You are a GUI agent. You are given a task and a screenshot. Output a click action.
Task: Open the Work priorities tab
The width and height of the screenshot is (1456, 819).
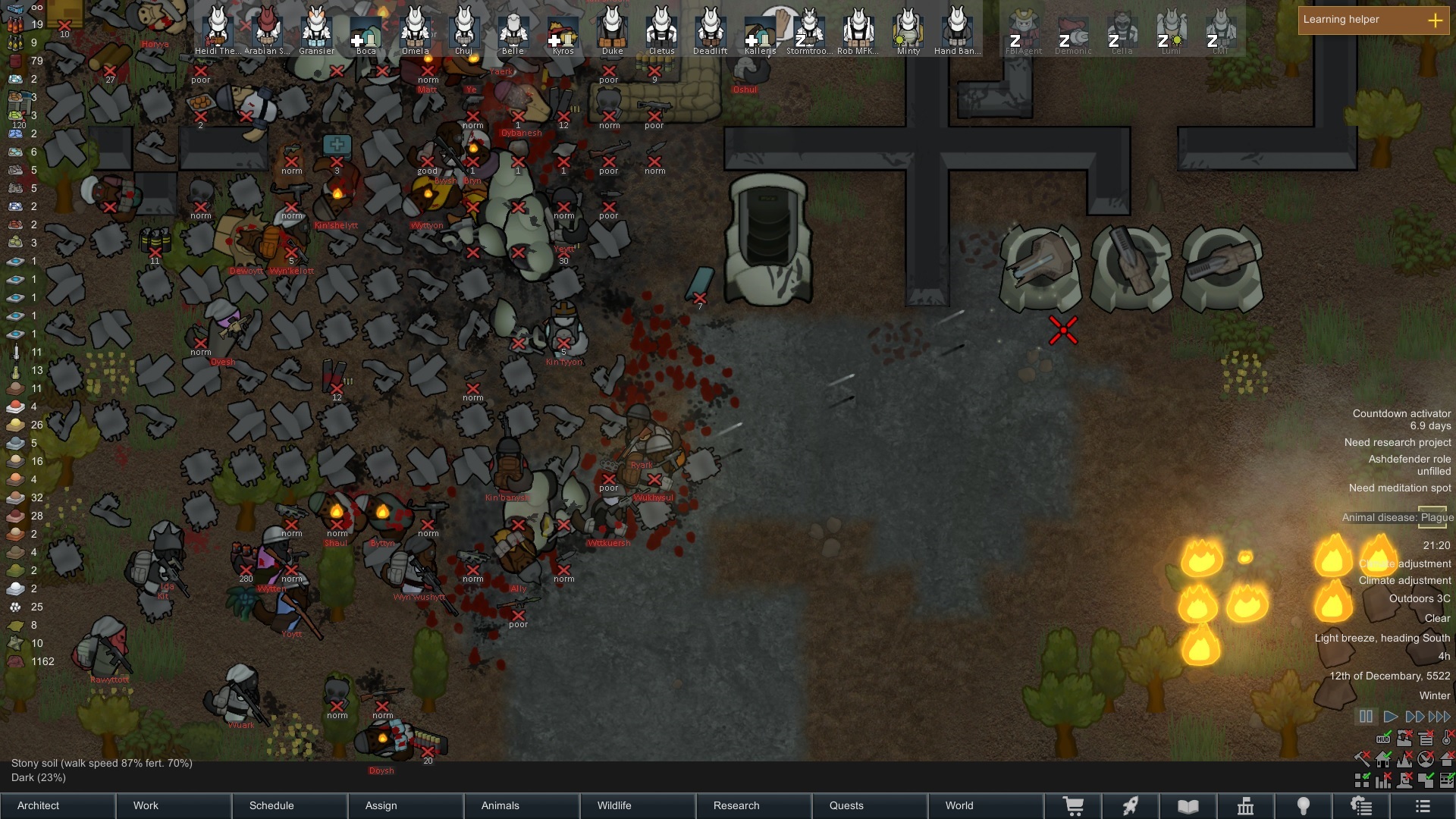point(174,805)
